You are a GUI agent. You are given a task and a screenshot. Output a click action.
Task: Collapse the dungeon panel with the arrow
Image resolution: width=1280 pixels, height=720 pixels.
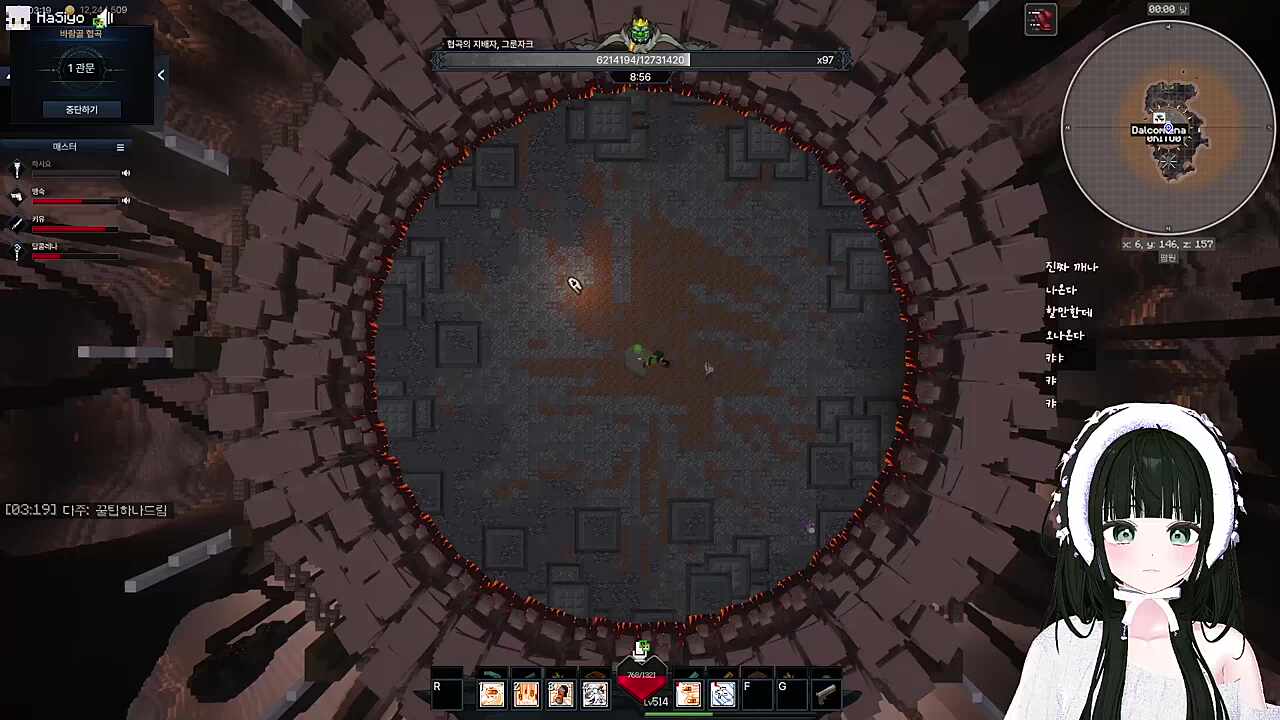pyautogui.click(x=161, y=75)
